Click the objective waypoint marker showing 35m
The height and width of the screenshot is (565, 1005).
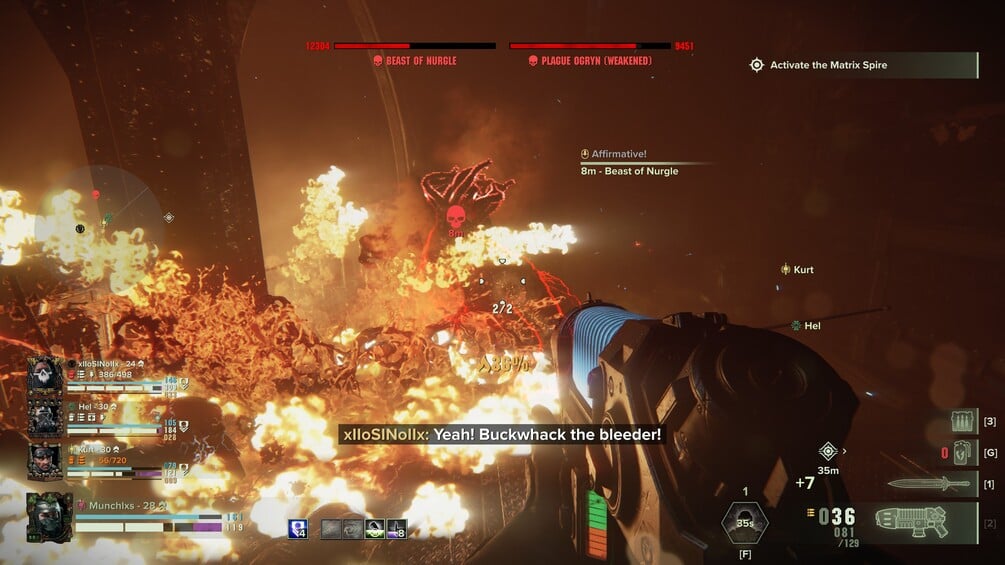[x=828, y=451]
